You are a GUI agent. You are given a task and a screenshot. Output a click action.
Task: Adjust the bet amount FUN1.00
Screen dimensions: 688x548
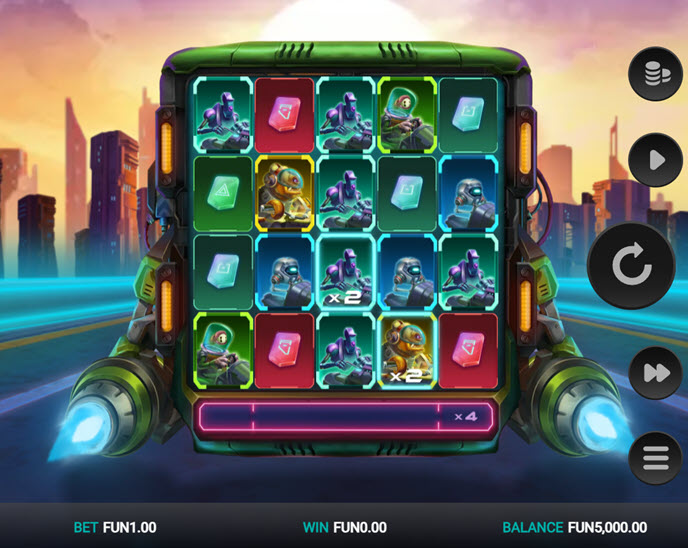point(115,527)
